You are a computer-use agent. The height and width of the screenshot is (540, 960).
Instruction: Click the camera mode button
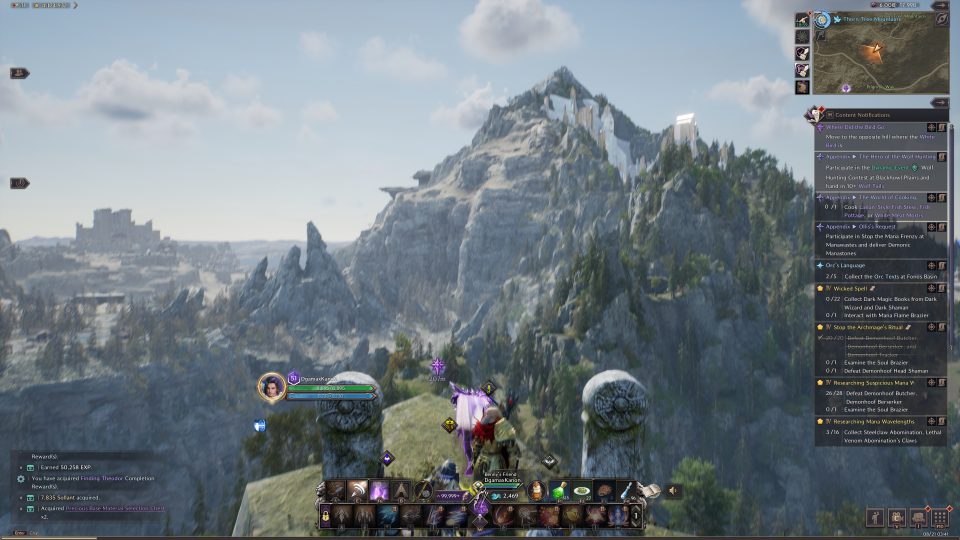896,518
